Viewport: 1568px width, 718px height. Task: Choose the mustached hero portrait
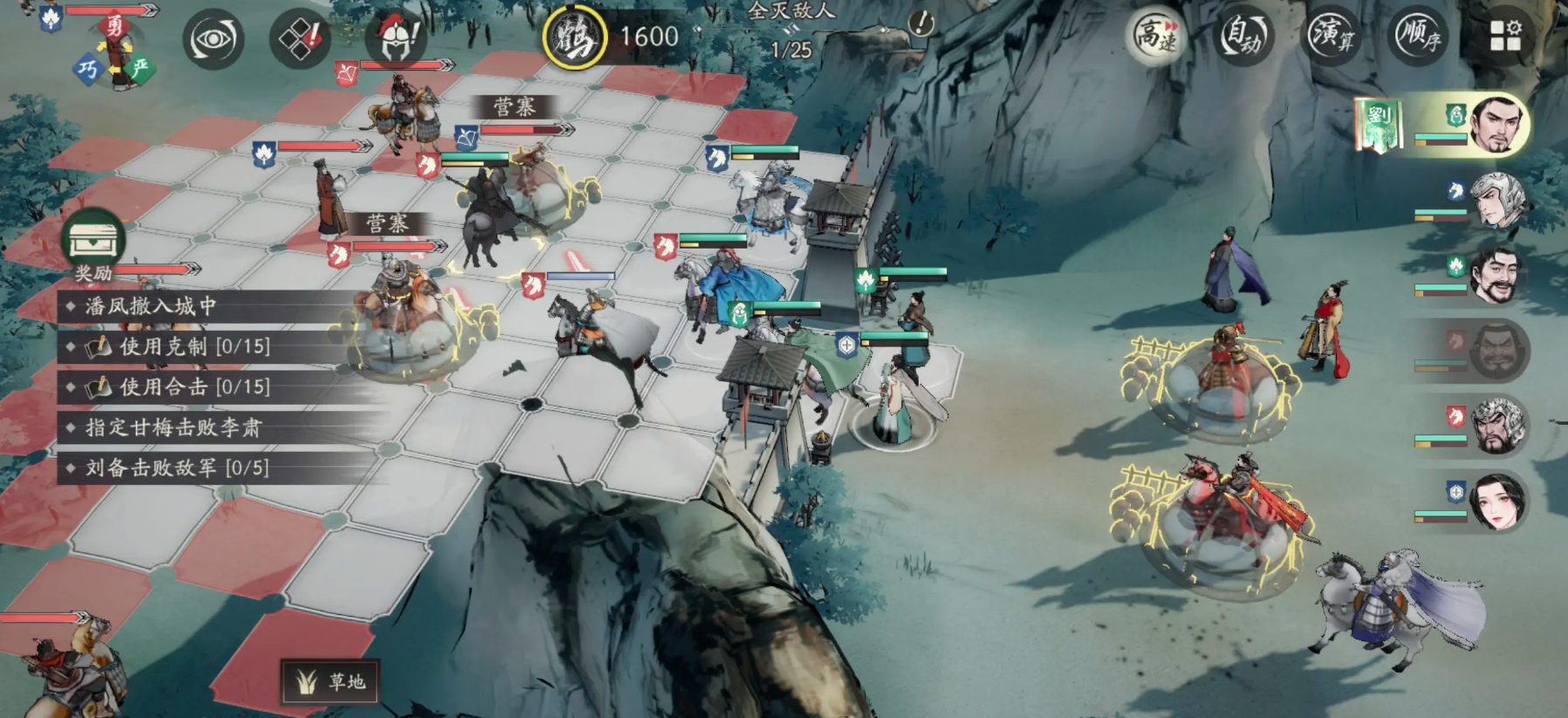click(x=1496, y=276)
